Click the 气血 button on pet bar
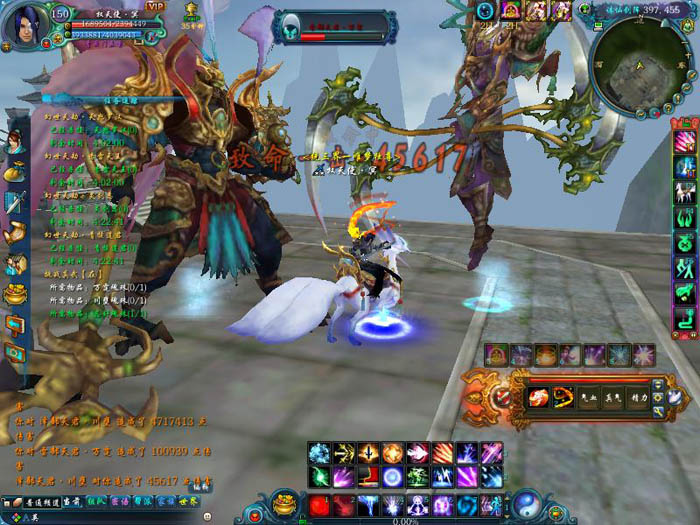Viewport: 700px width, 525px height. click(x=589, y=397)
